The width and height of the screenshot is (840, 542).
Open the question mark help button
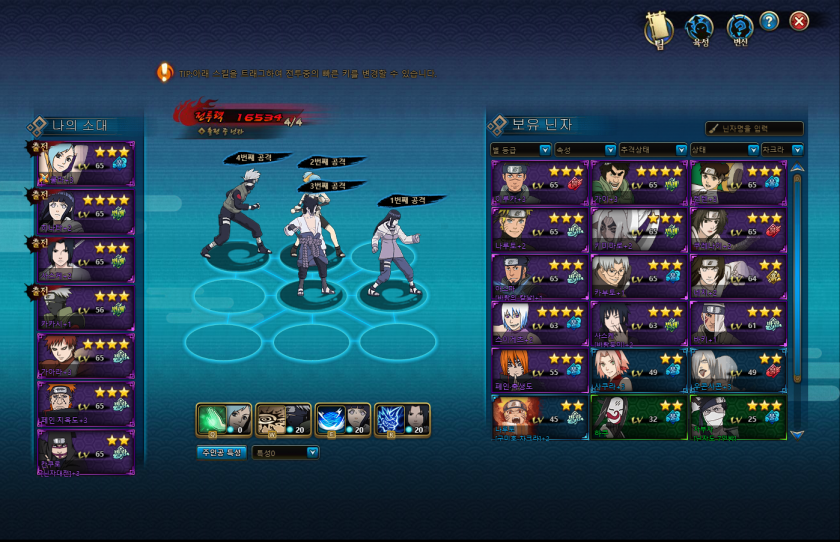tap(769, 21)
